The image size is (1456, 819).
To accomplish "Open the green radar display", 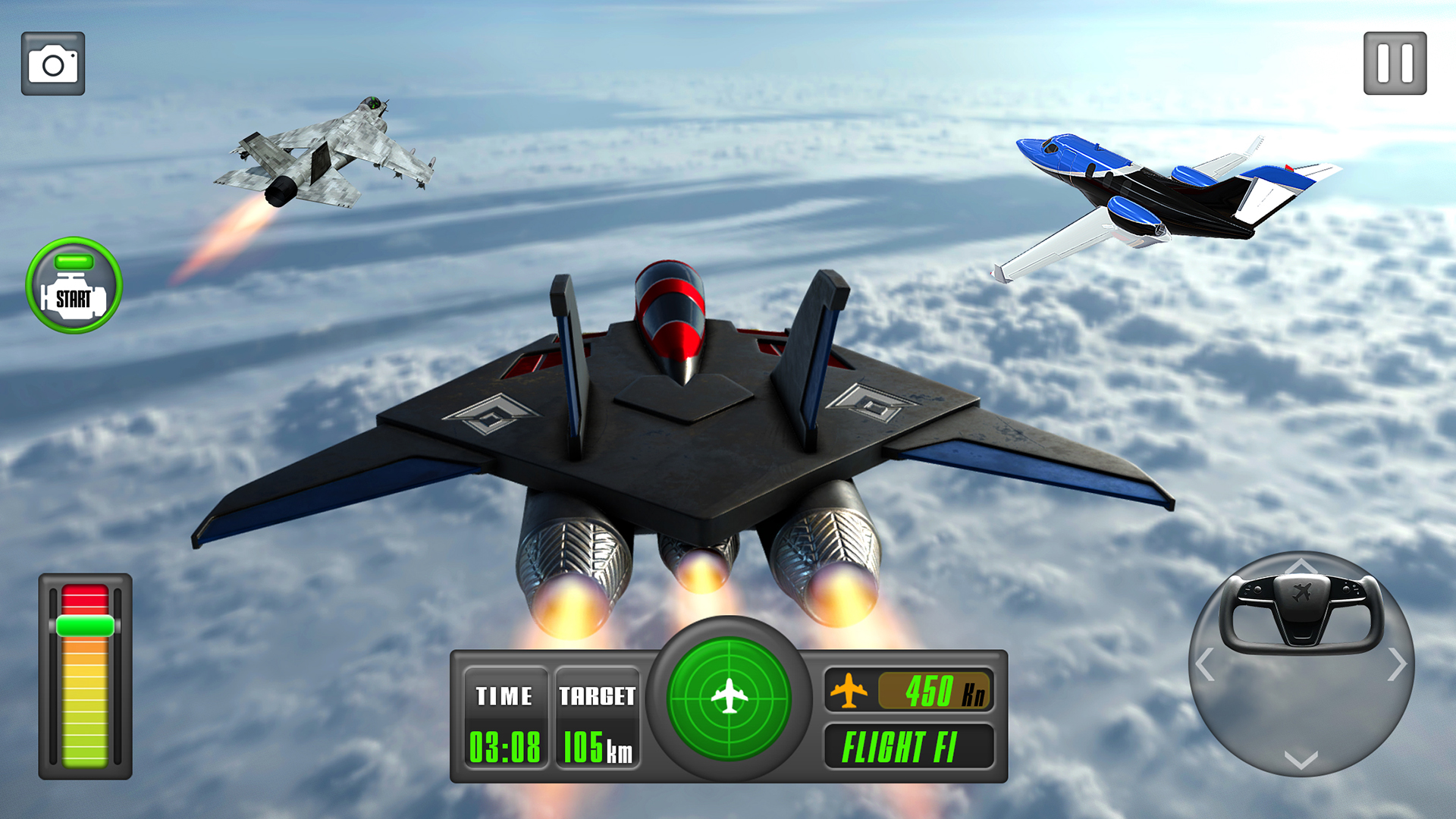I will pos(729,697).
